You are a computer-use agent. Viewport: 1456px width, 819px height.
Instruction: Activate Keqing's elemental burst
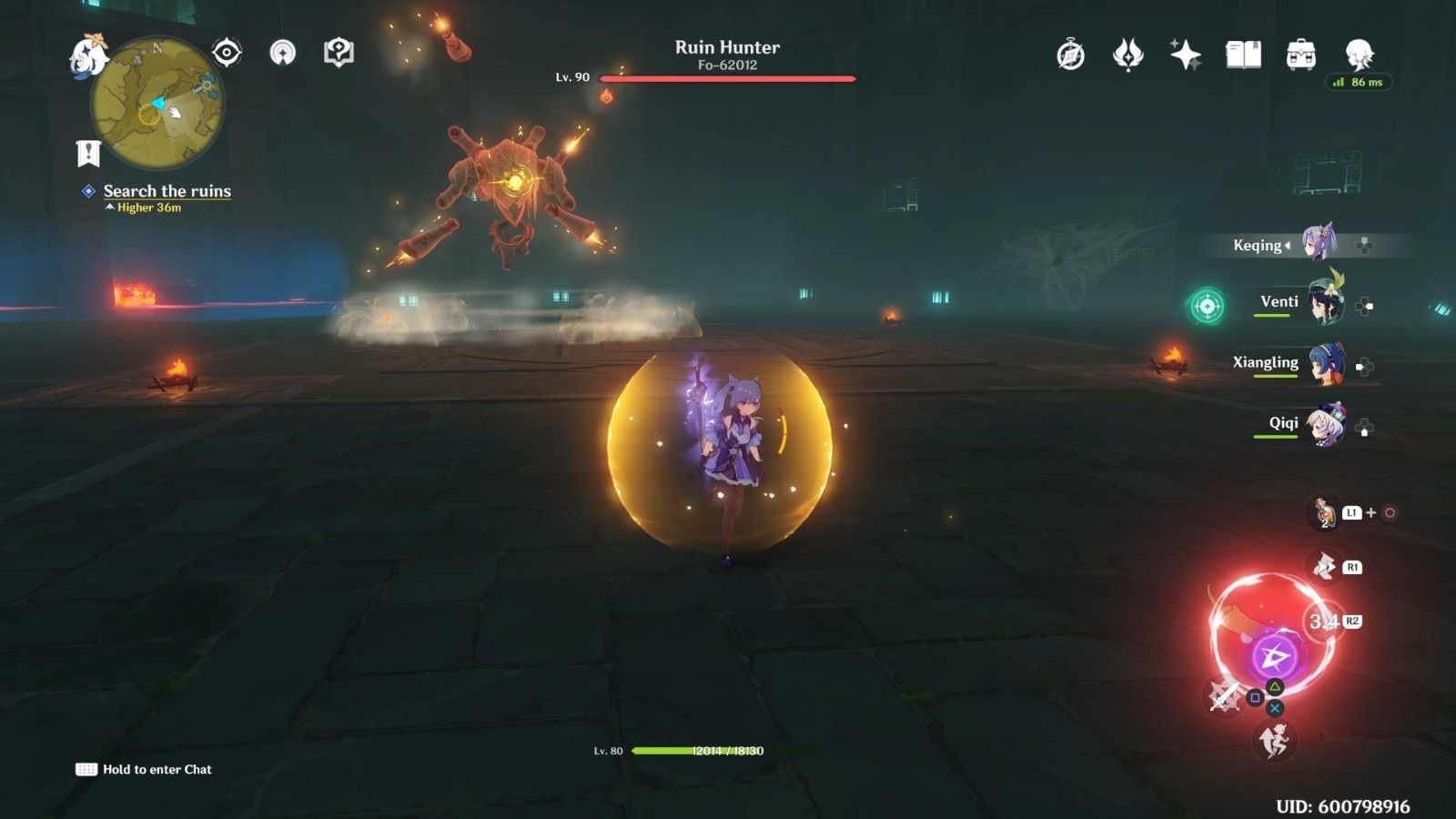pyautogui.click(x=1273, y=656)
